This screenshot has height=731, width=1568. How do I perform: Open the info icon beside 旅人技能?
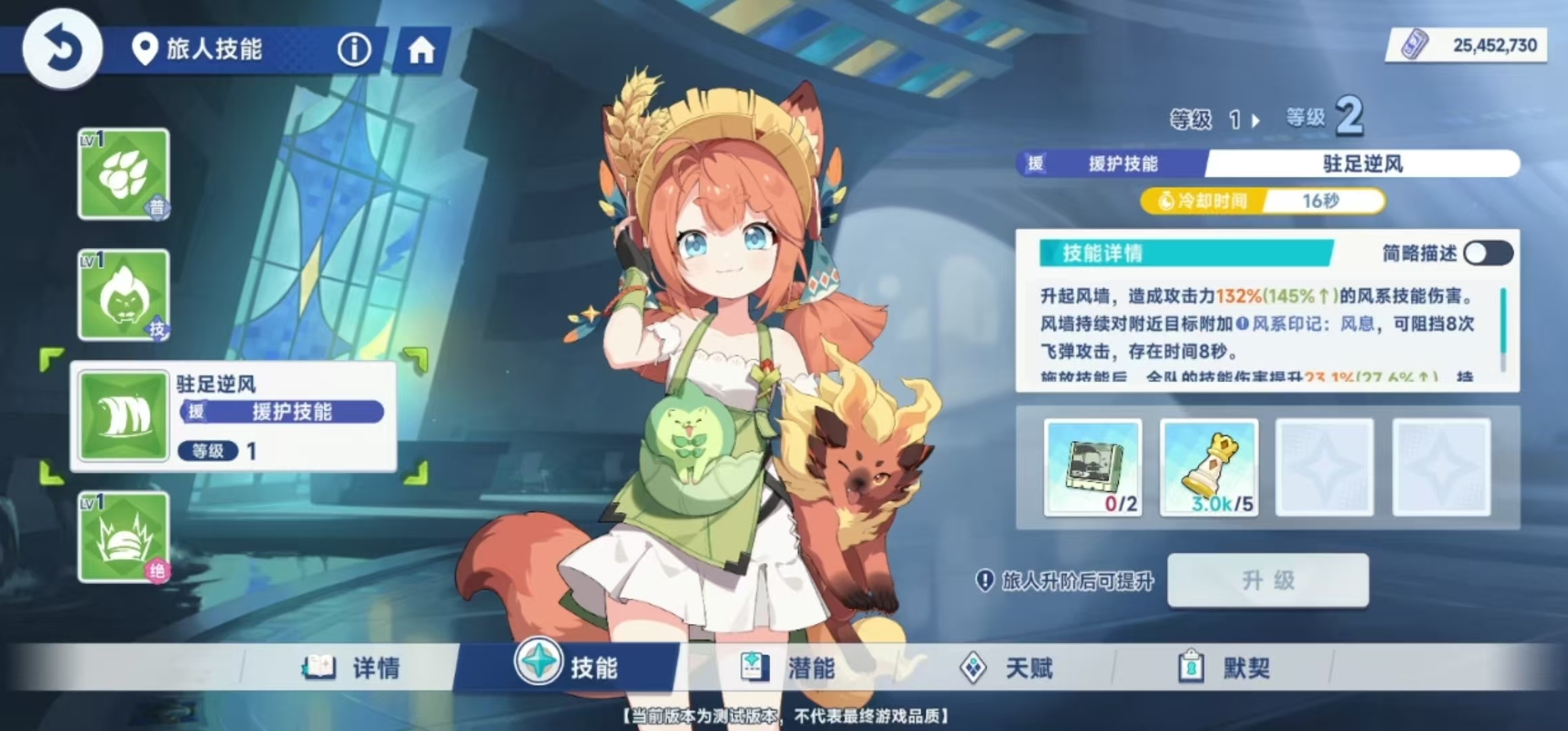pyautogui.click(x=354, y=49)
